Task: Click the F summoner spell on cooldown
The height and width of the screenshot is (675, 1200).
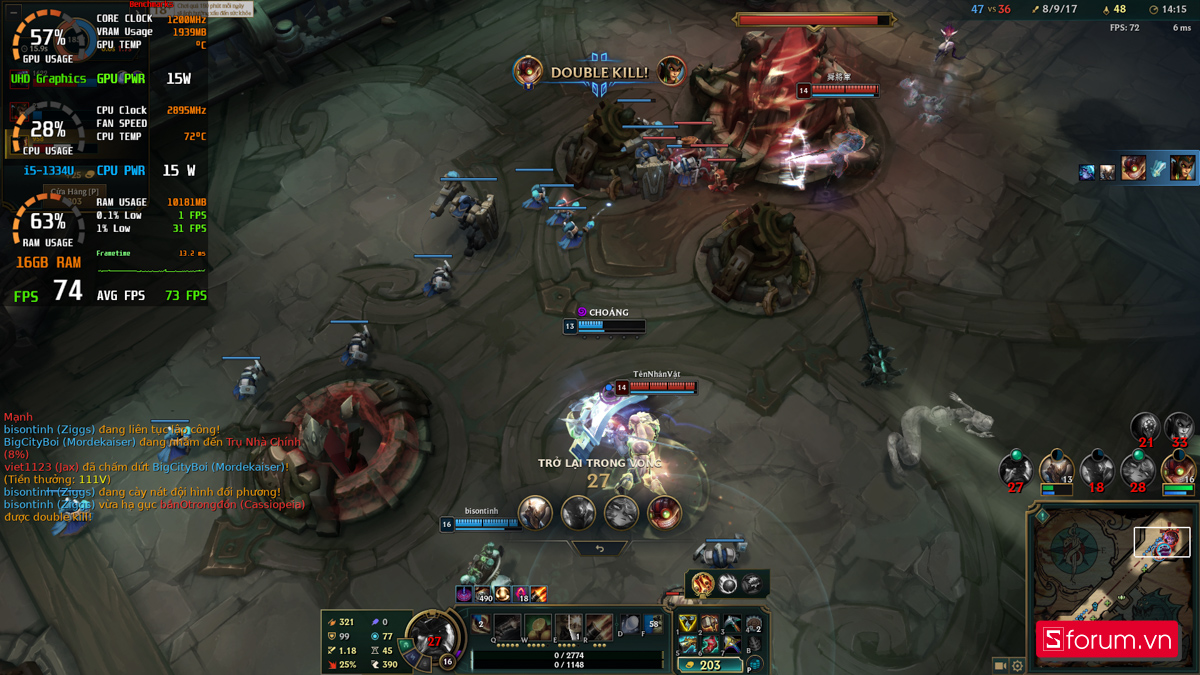Action: (x=654, y=627)
